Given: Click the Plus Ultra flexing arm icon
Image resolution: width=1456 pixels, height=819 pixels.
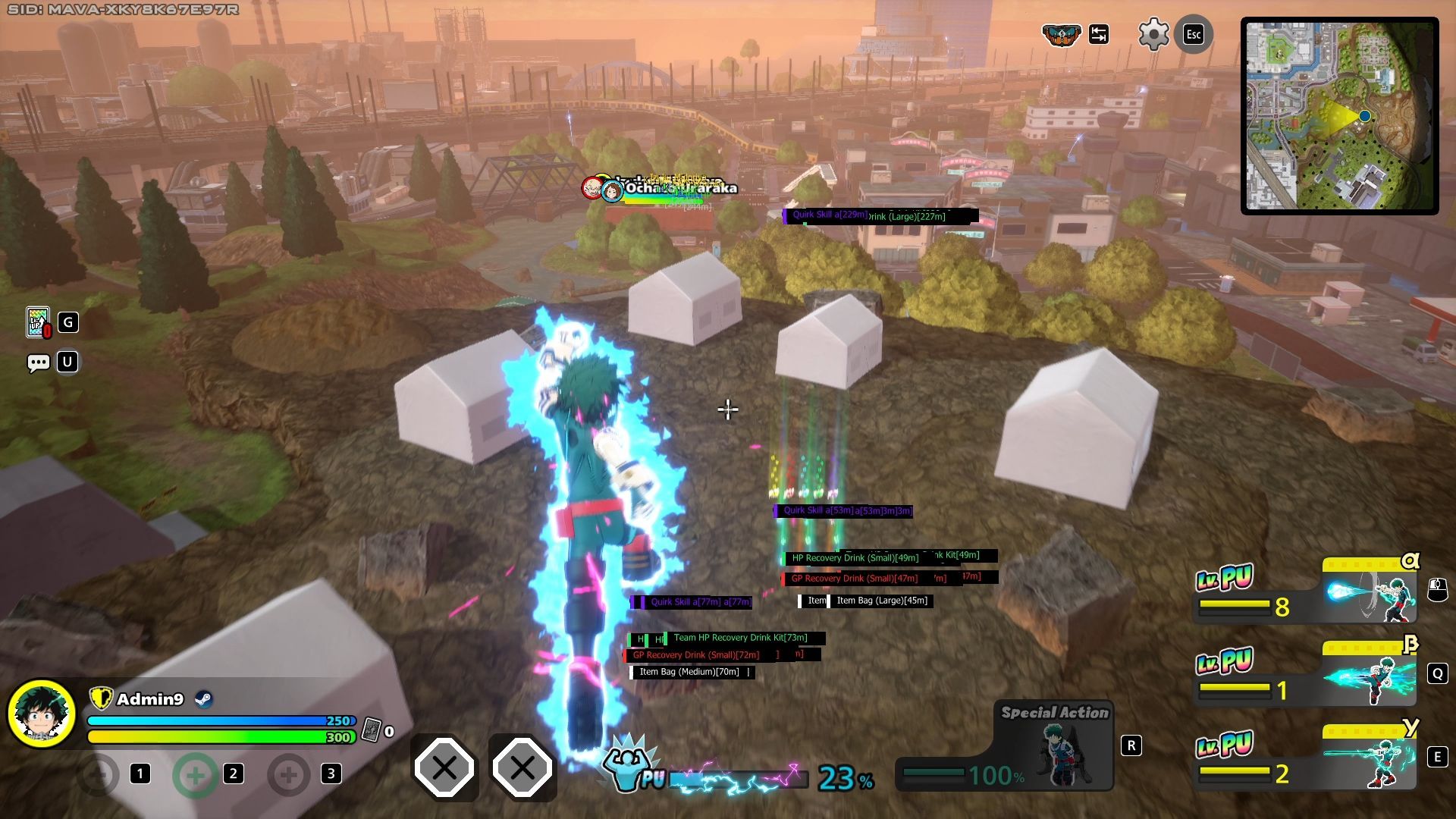Looking at the screenshot, I should coord(628,765).
